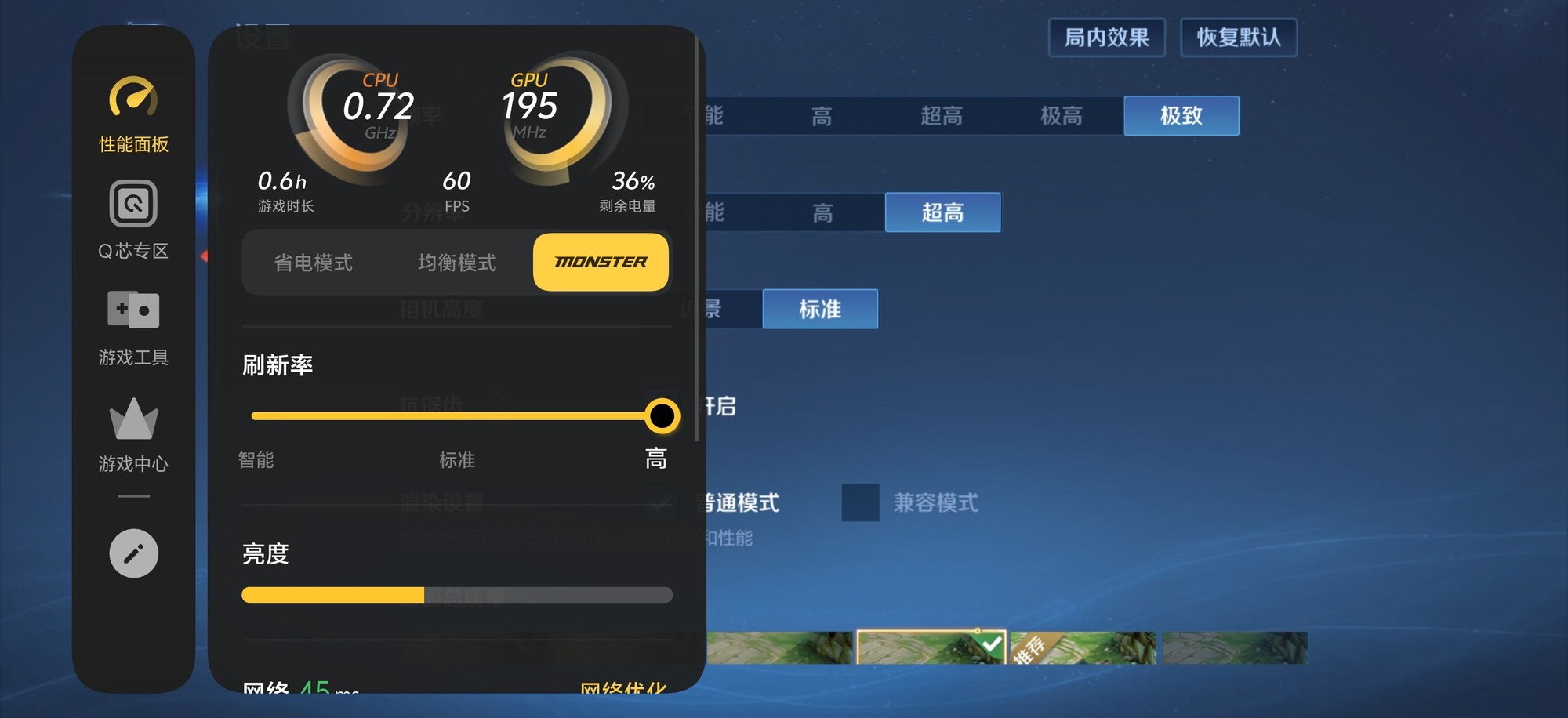
Task: Deselect the checkmarked map thumbnail
Action: 931,644
